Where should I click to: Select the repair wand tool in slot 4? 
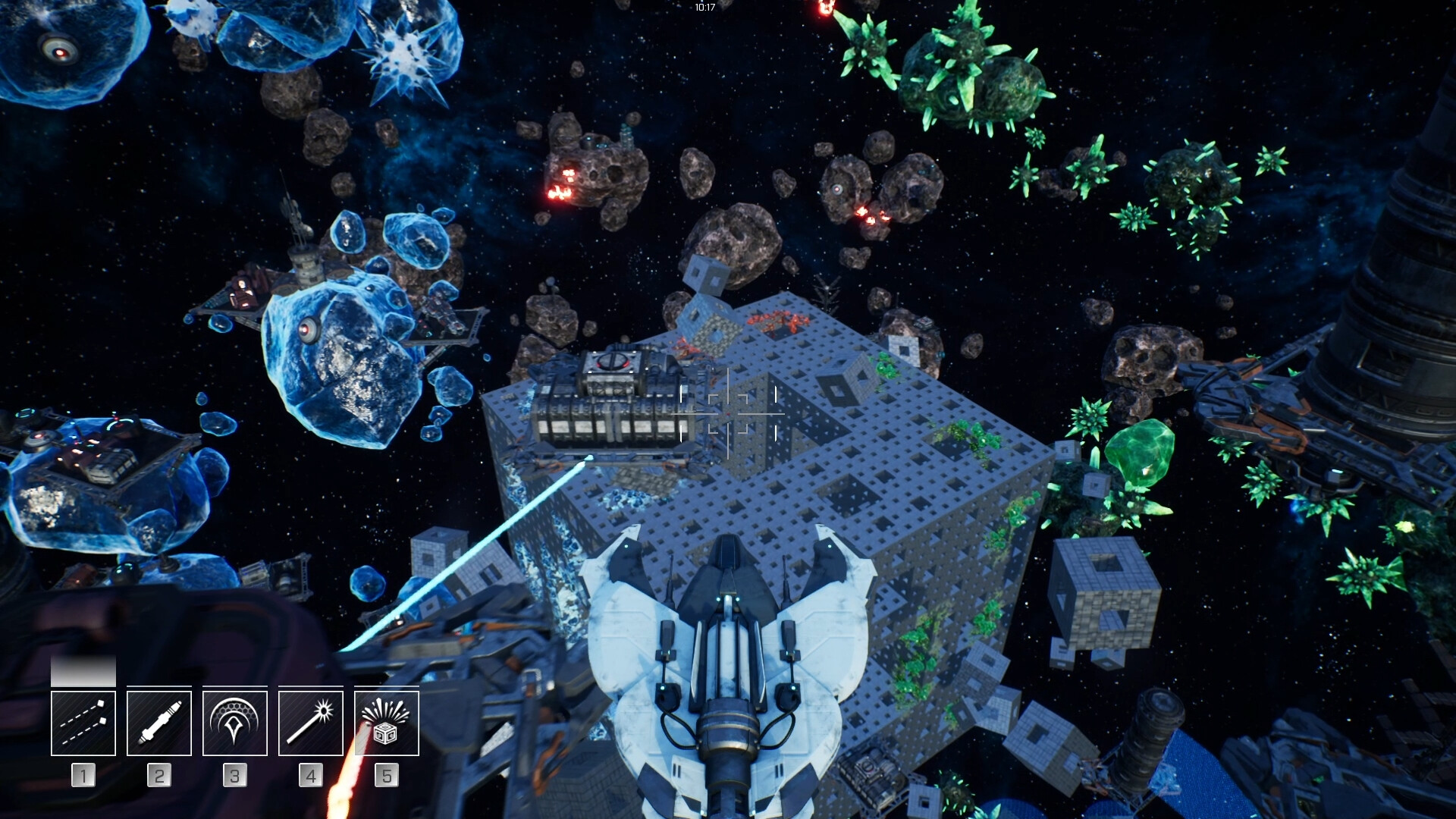(x=311, y=723)
